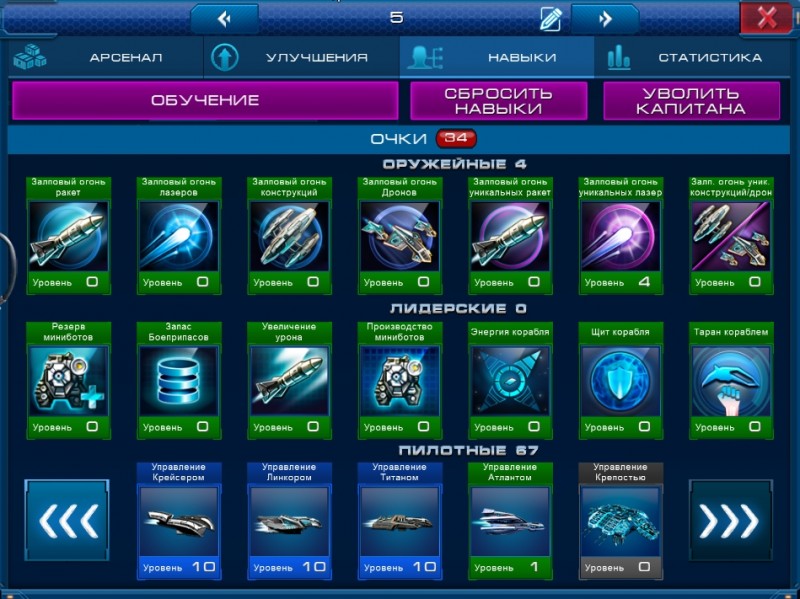Click the rename pencil icon
The image size is (800, 599).
(x=550, y=18)
